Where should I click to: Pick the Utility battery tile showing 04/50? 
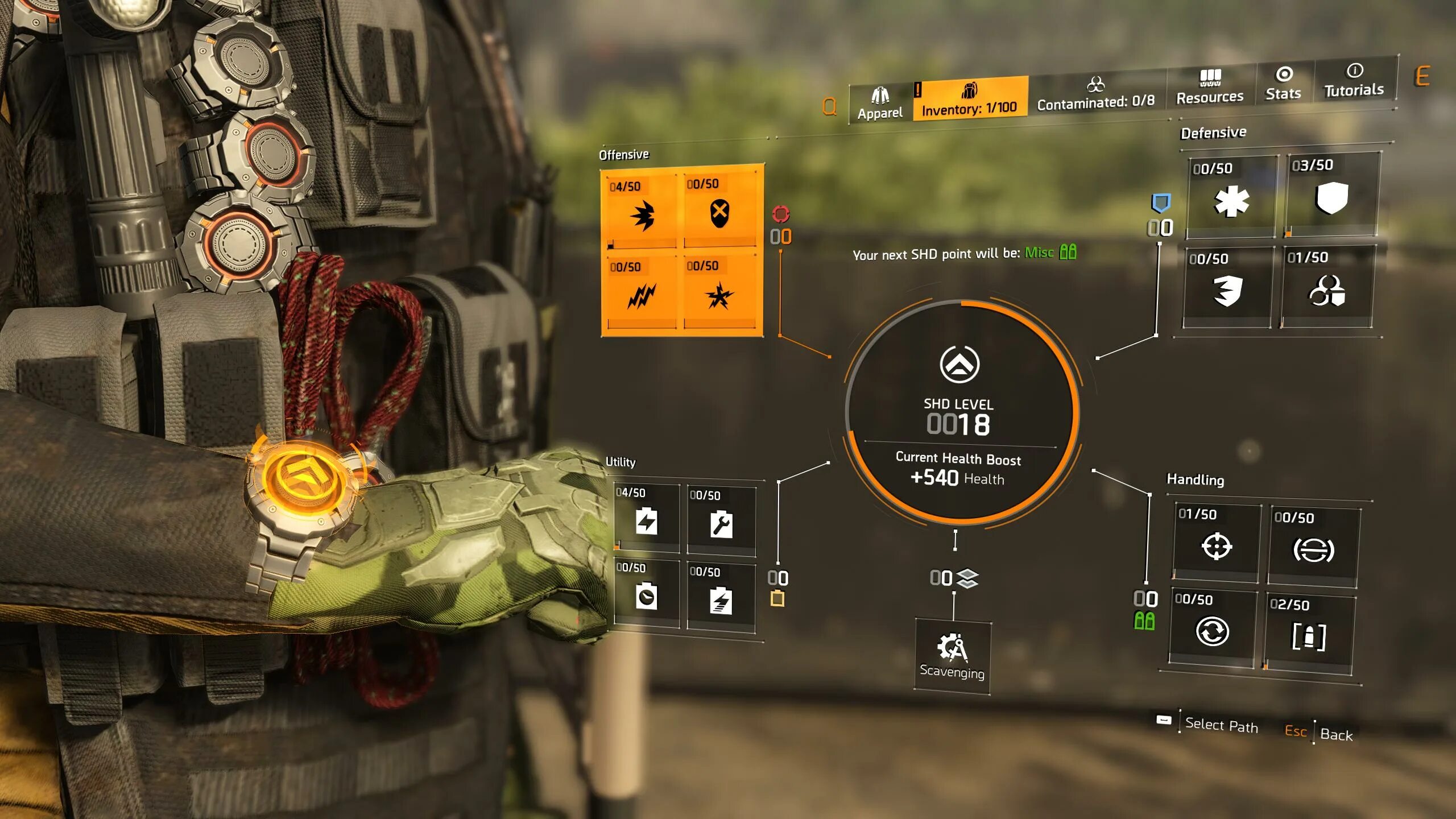(647, 518)
